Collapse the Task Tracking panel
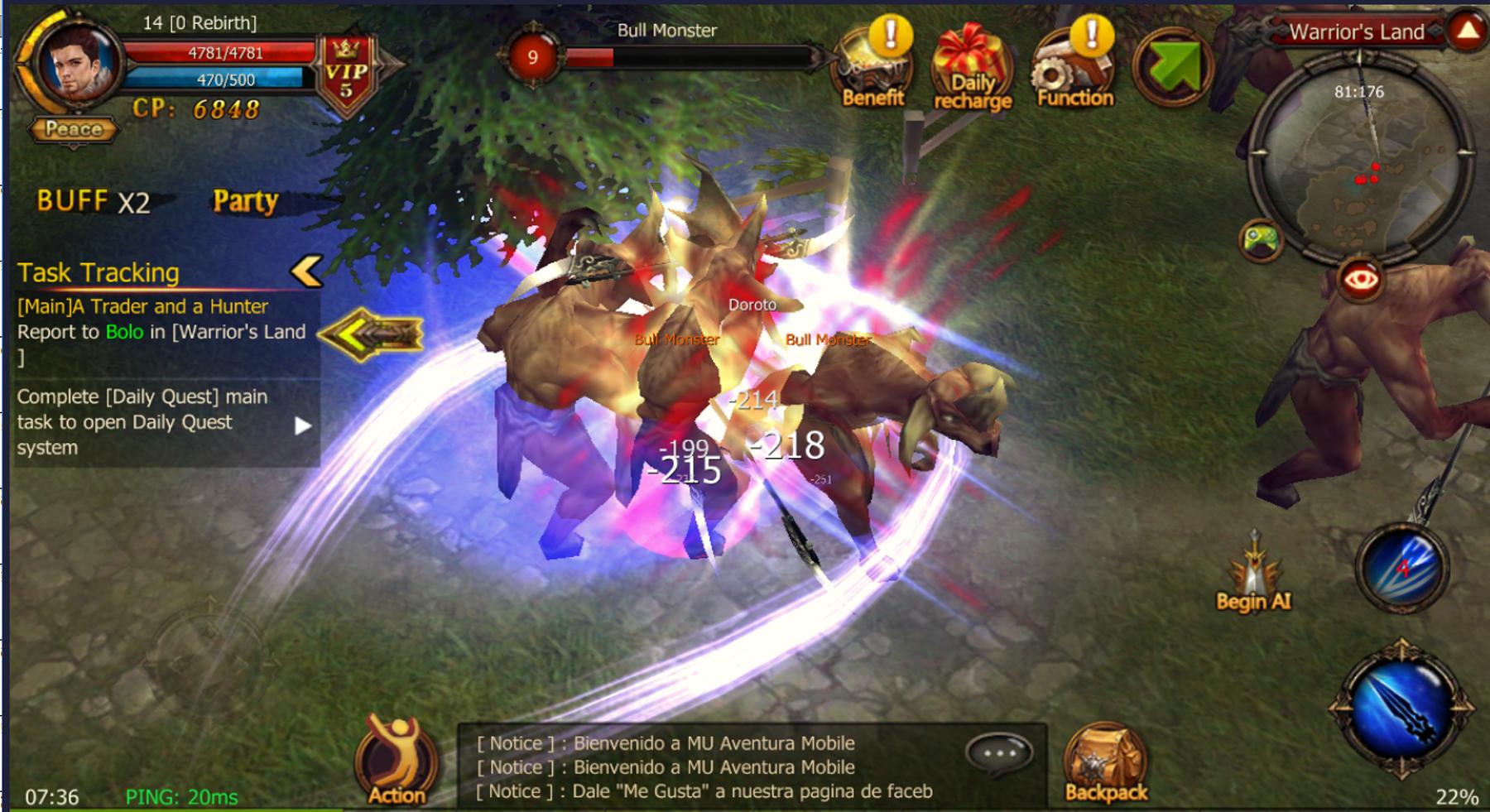 click(308, 271)
